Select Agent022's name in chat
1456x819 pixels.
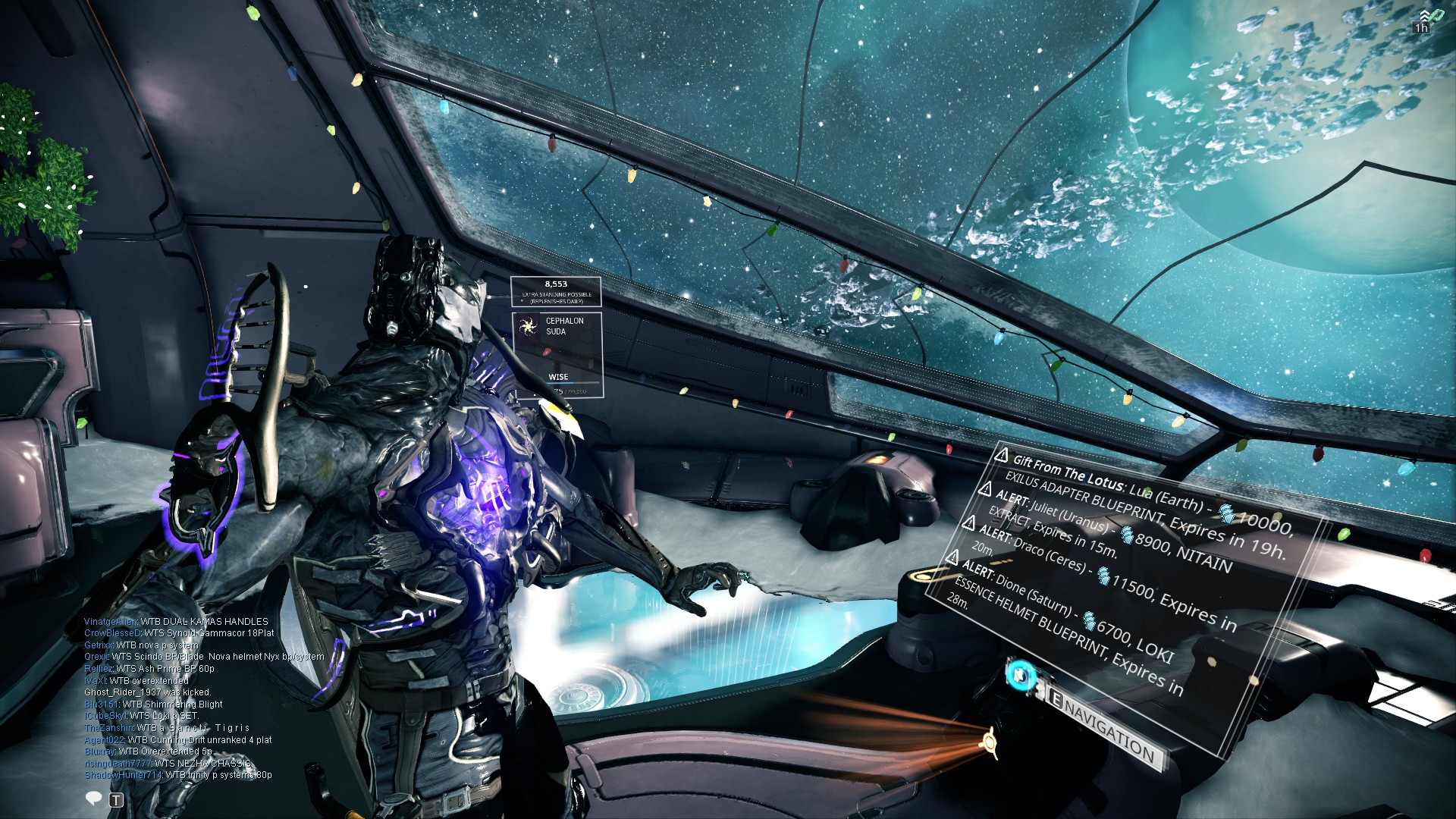pyautogui.click(x=104, y=740)
